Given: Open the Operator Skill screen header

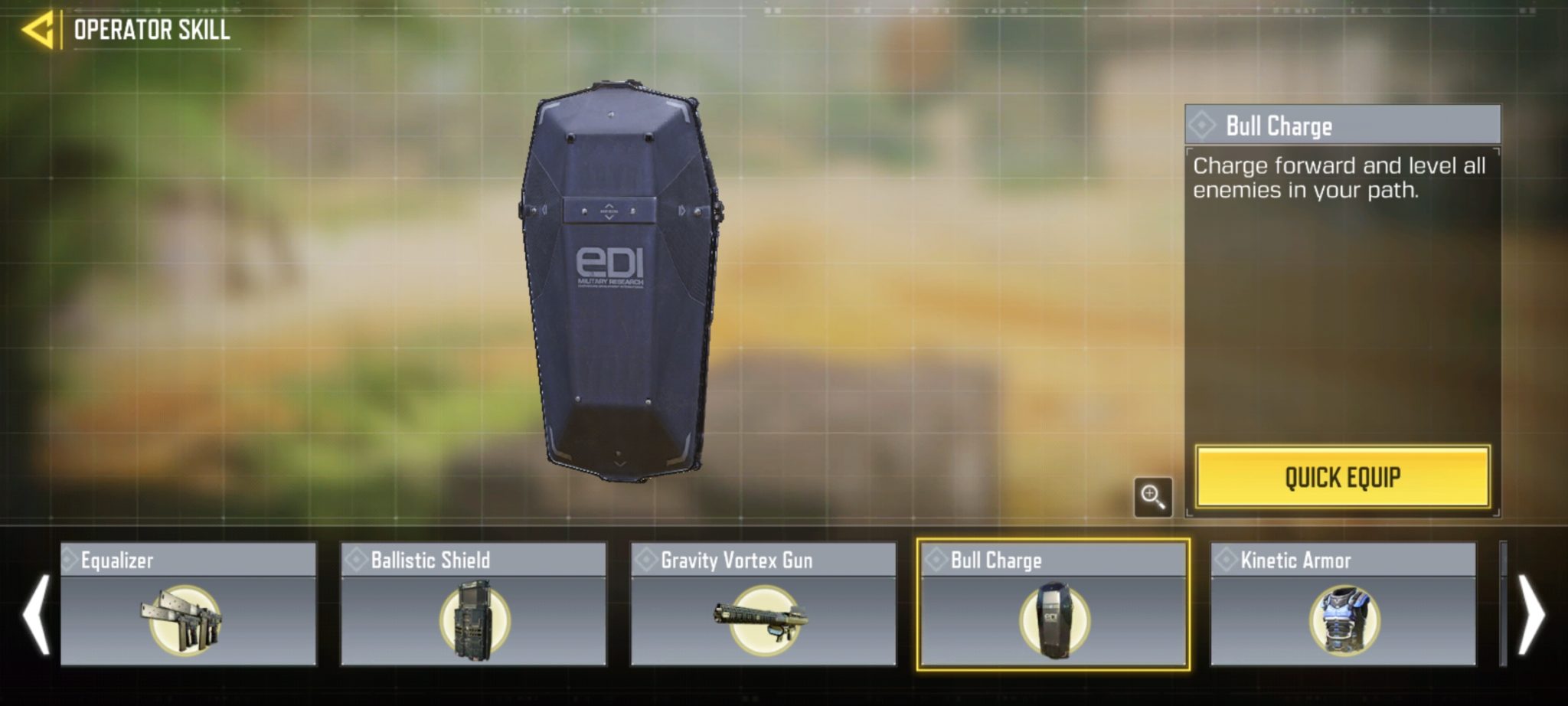Looking at the screenshot, I should [x=150, y=31].
